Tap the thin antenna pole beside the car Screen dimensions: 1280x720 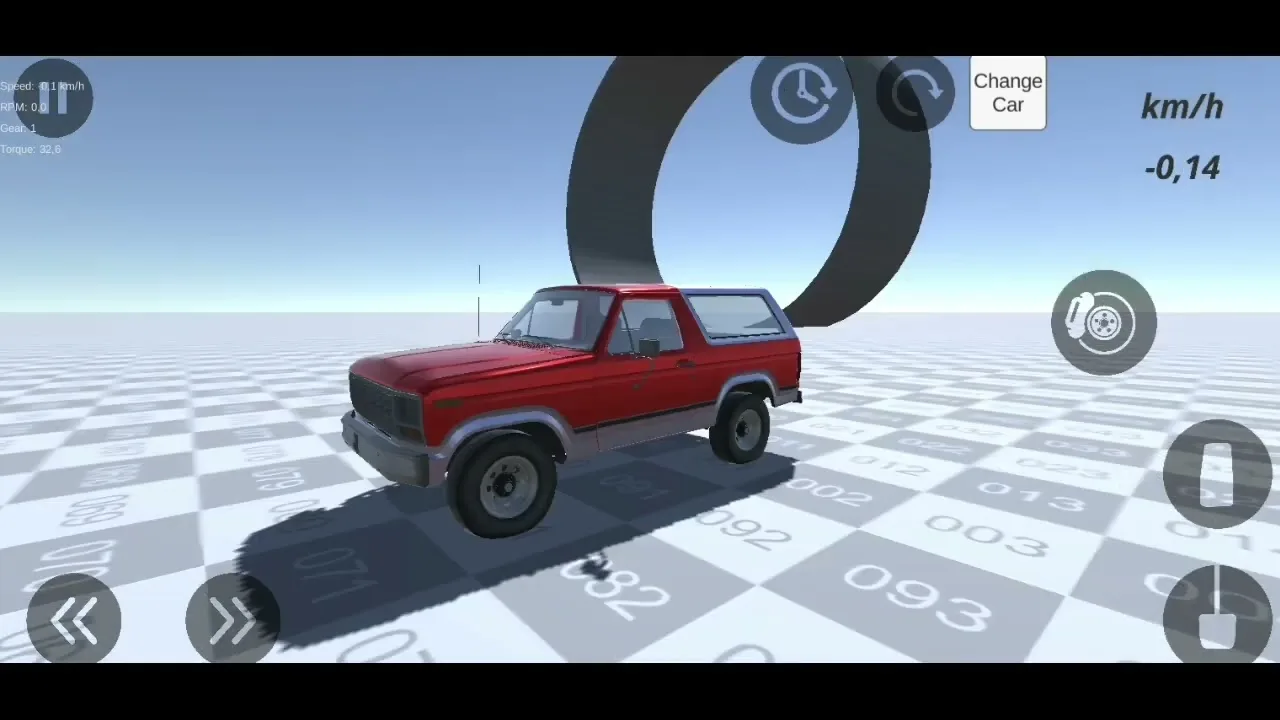[x=479, y=300]
